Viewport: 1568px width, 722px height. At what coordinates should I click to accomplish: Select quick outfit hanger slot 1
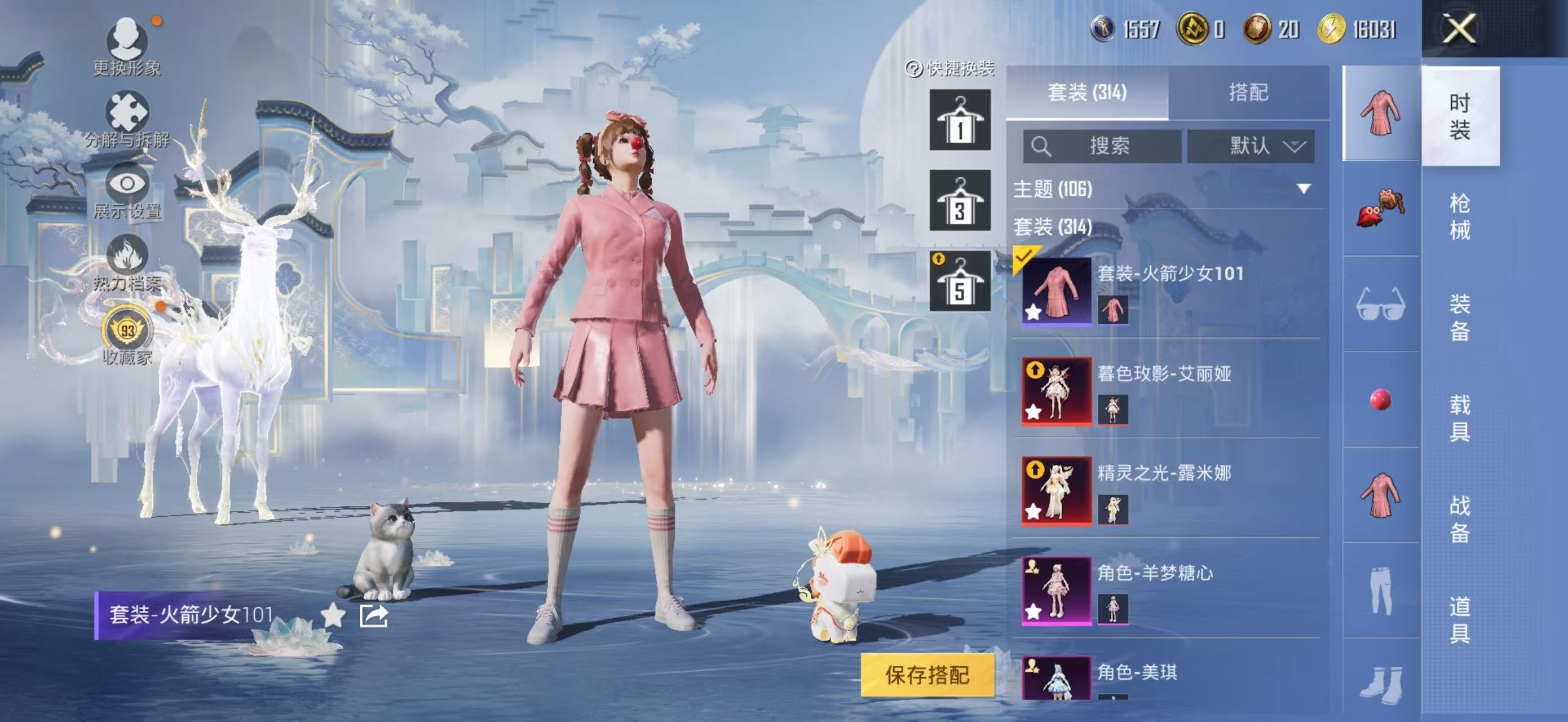(959, 121)
